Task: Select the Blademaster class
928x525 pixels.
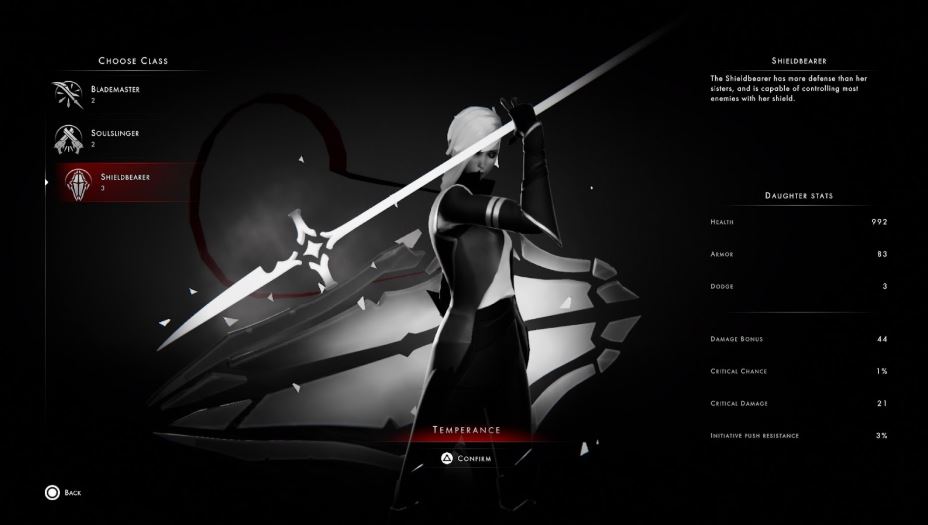Action: tap(113, 94)
